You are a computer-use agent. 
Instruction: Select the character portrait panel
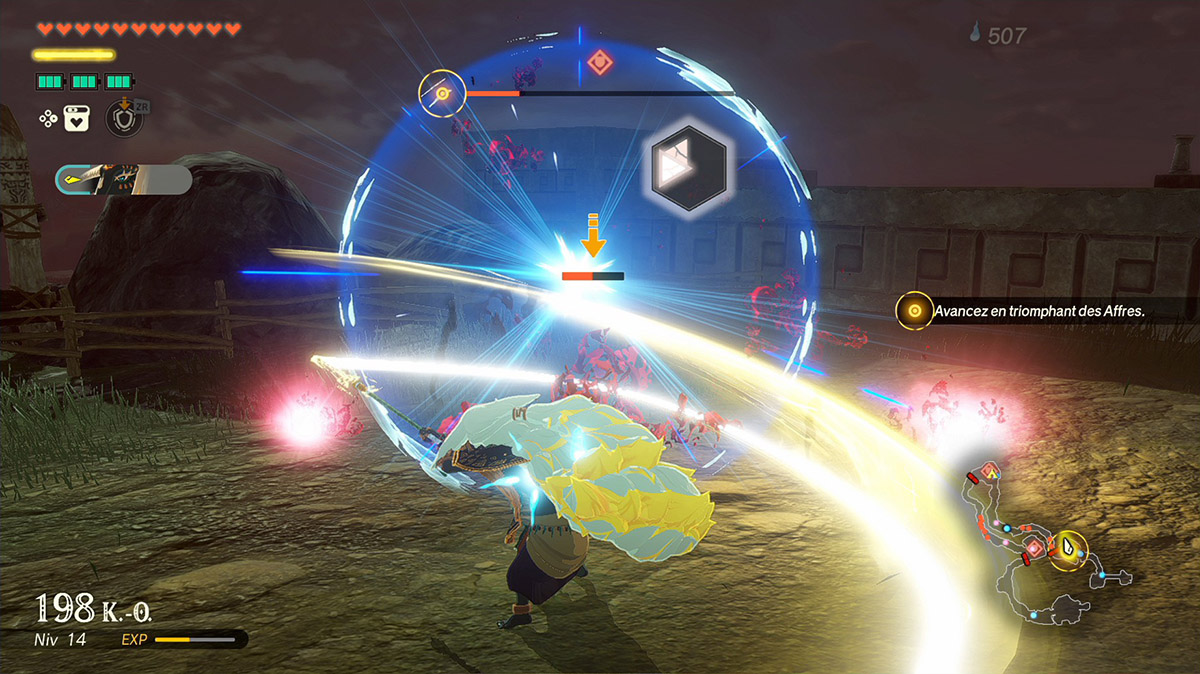click(x=123, y=180)
